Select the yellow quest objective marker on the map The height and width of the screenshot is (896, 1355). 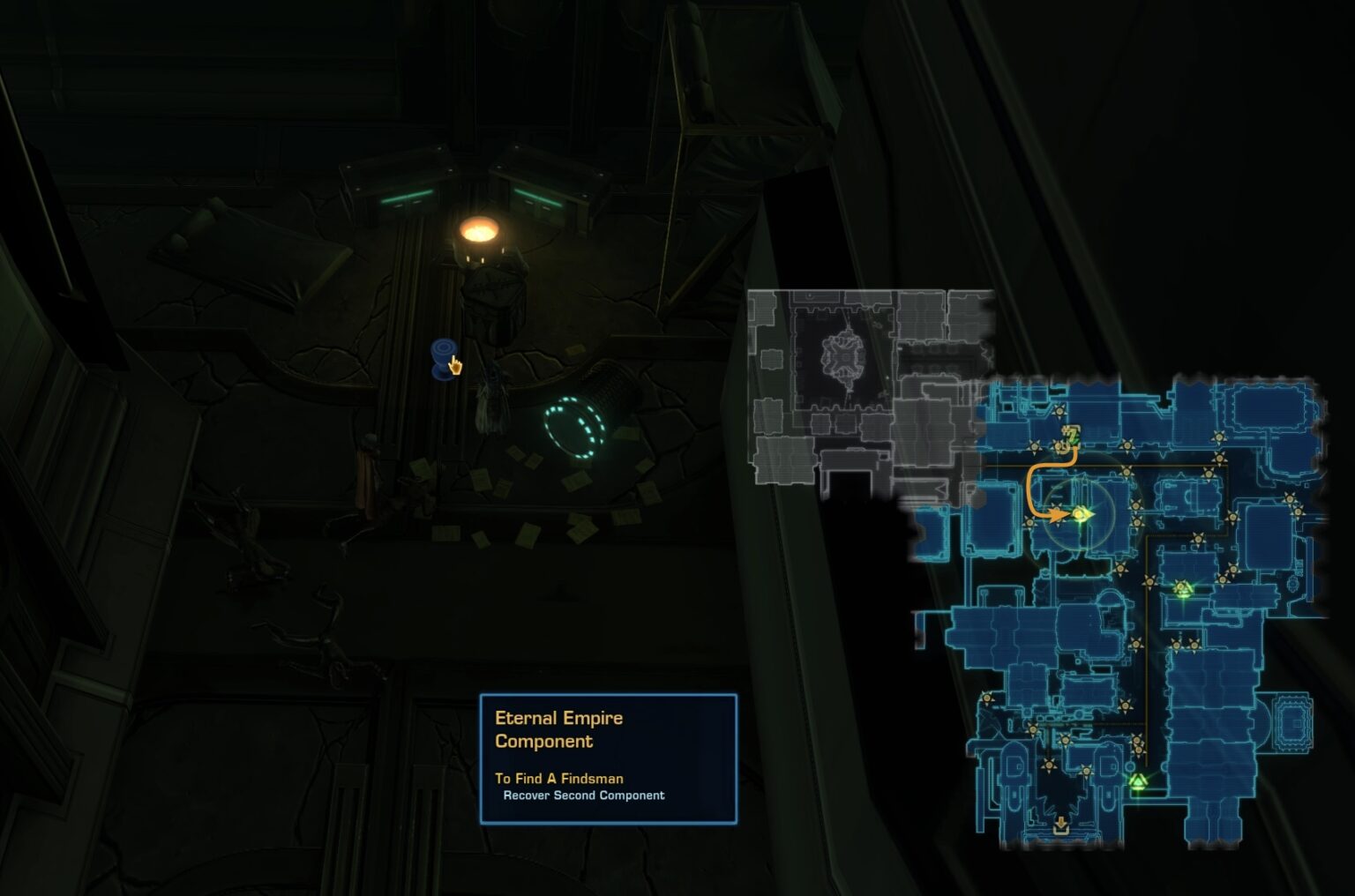coord(1082,514)
